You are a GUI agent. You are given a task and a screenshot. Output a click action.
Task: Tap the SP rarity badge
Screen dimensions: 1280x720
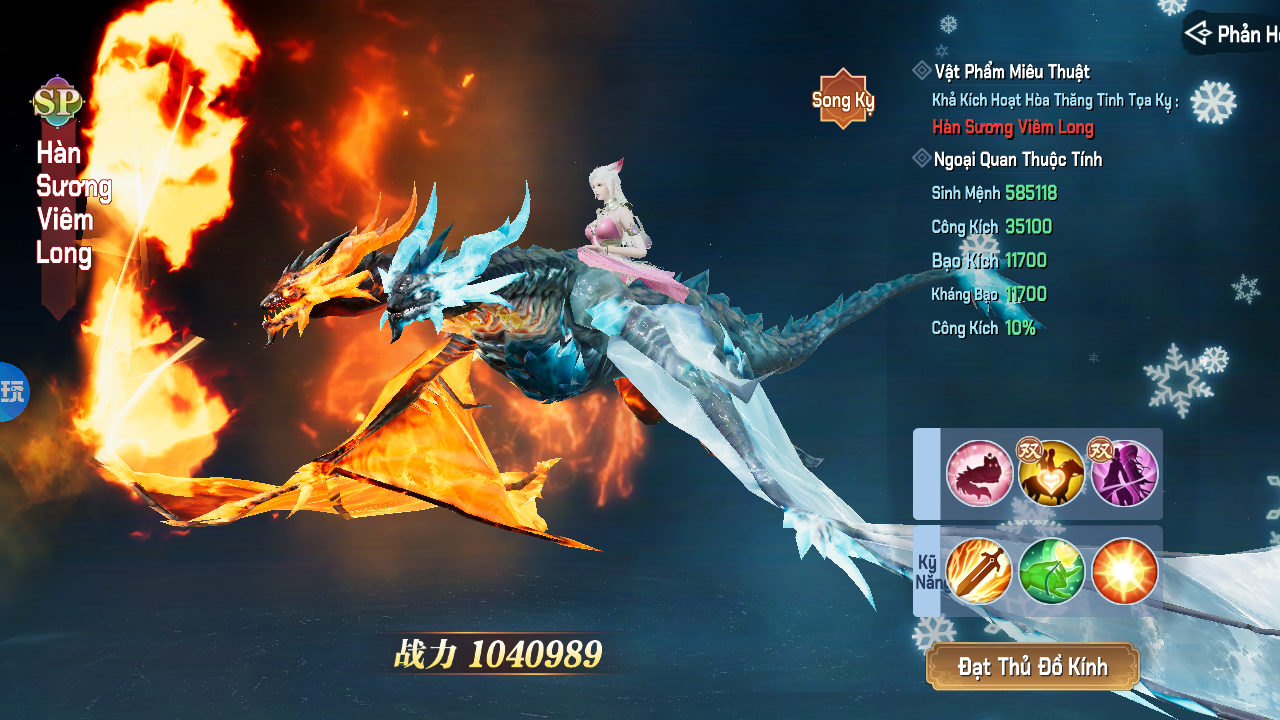[57, 102]
